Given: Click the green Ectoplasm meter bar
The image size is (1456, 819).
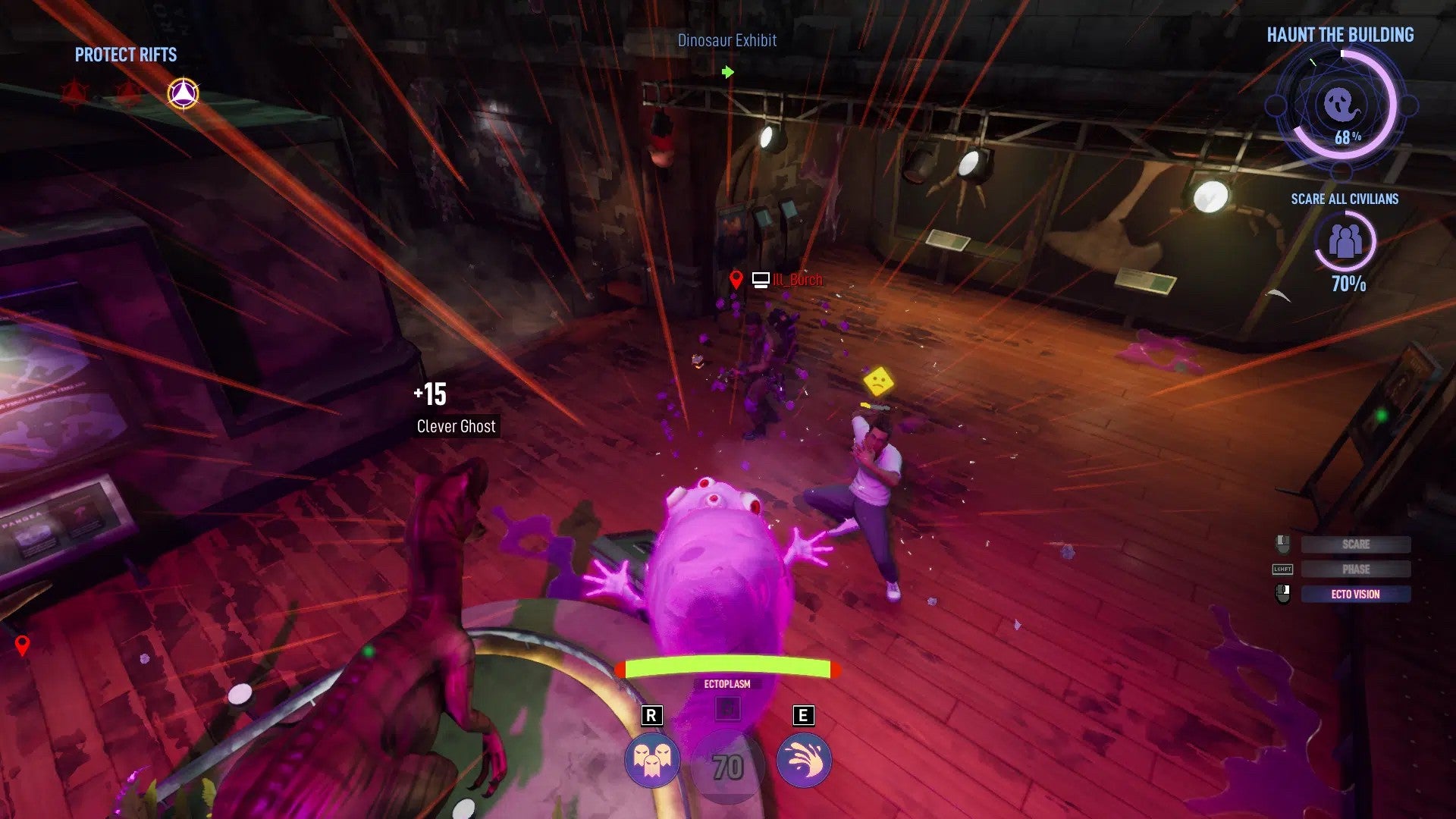Looking at the screenshot, I should (x=727, y=668).
